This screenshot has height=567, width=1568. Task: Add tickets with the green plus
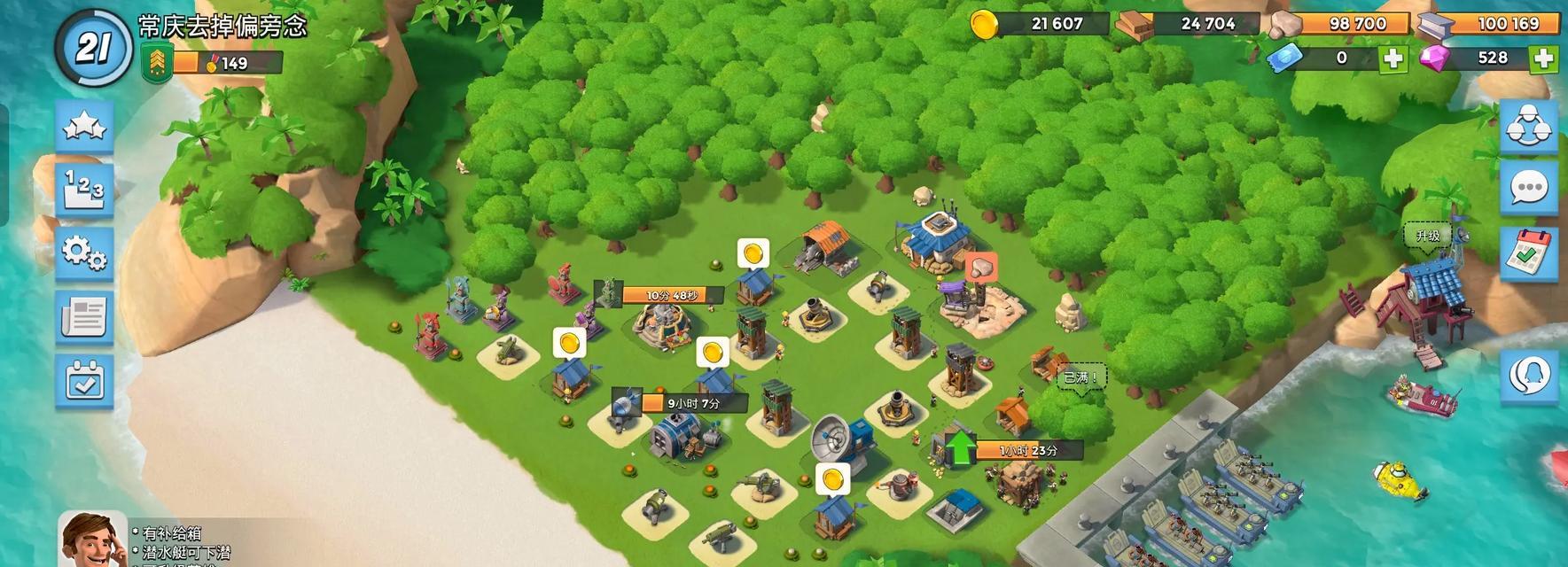coord(1393,58)
